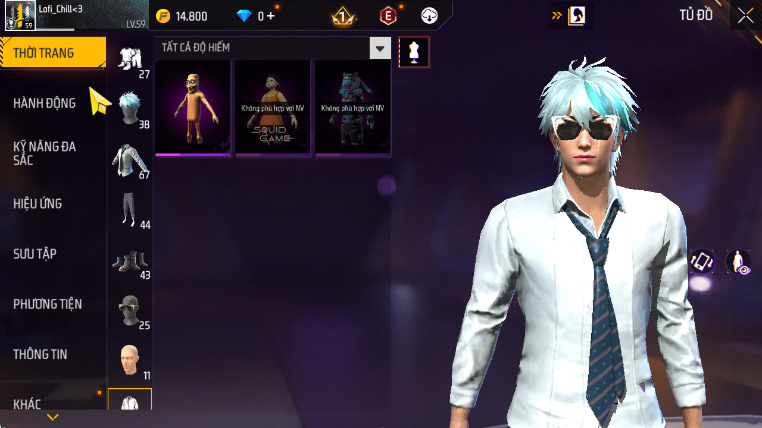Choose the Squid Game outfit thumbnail
This screenshot has width=762, height=428.
tap(273, 107)
